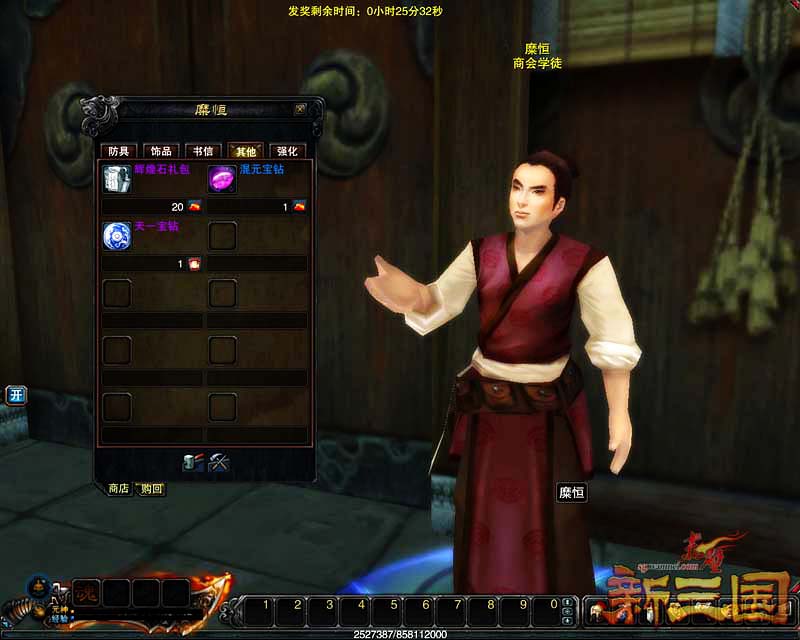Select hotbar slot number 5
The height and width of the screenshot is (640, 800).
click(x=393, y=605)
